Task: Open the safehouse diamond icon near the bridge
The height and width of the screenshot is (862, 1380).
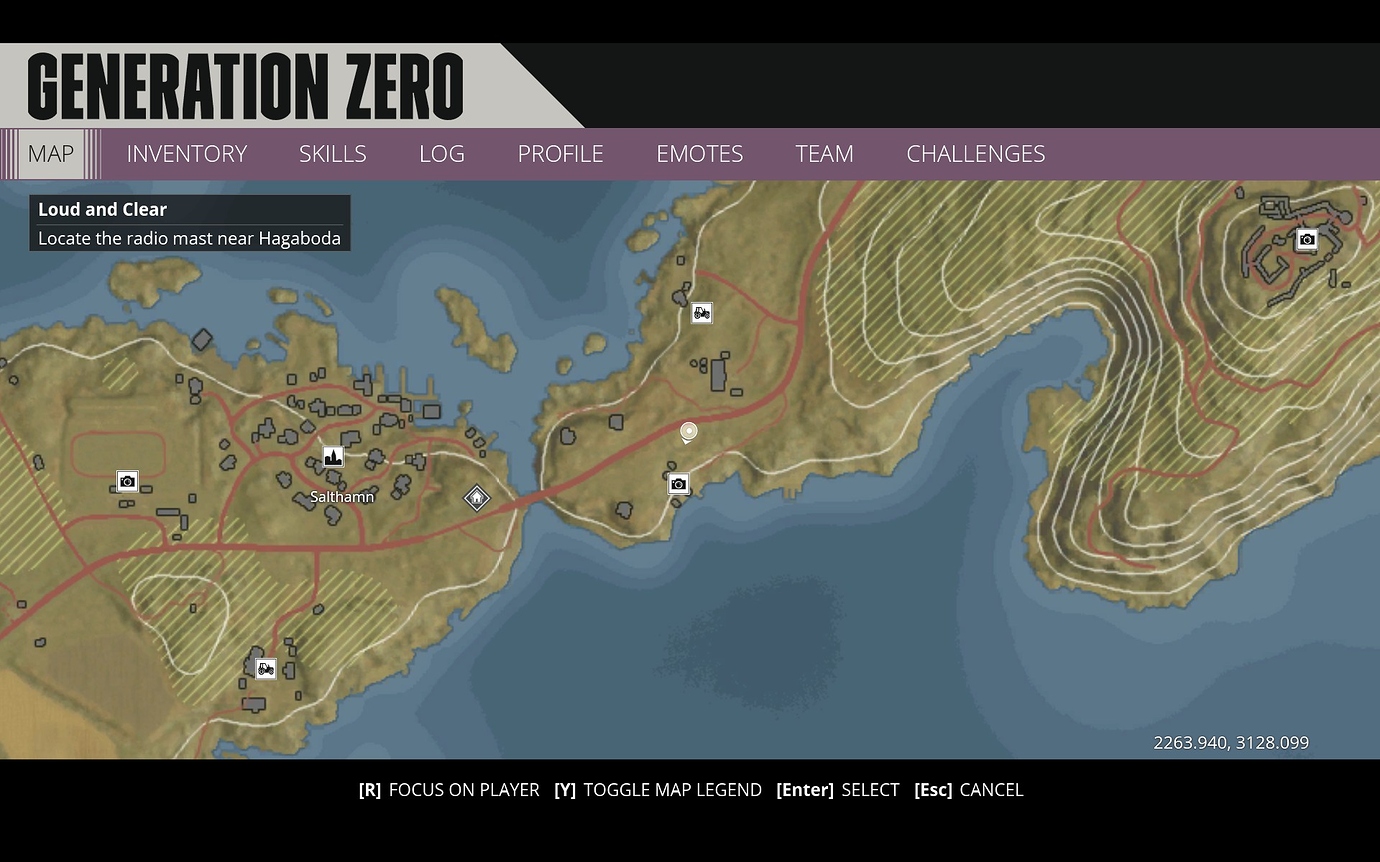Action: (x=477, y=497)
